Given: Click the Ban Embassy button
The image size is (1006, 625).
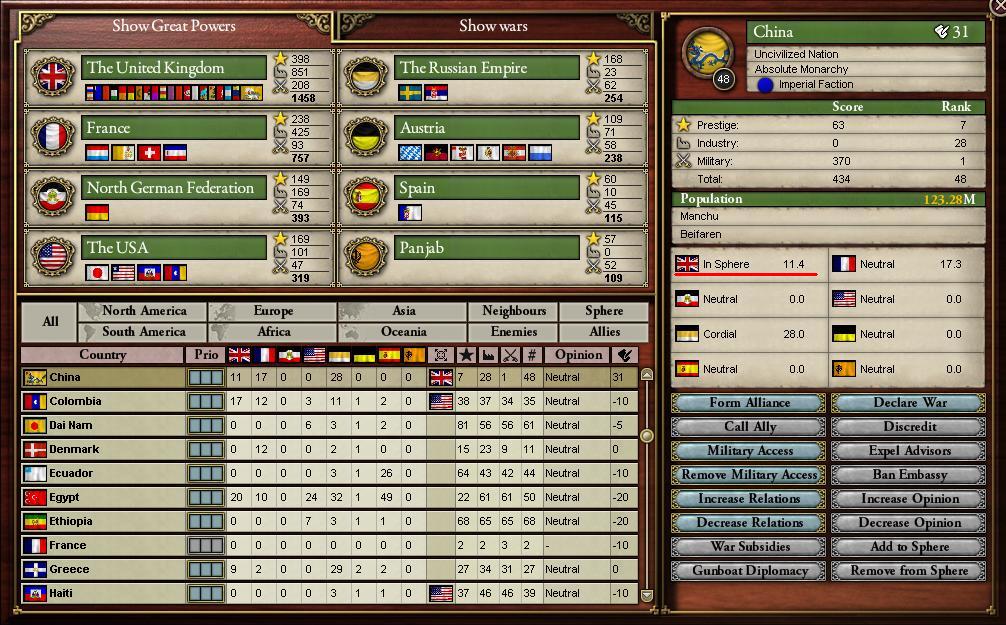Looking at the screenshot, I should pyautogui.click(x=909, y=475).
